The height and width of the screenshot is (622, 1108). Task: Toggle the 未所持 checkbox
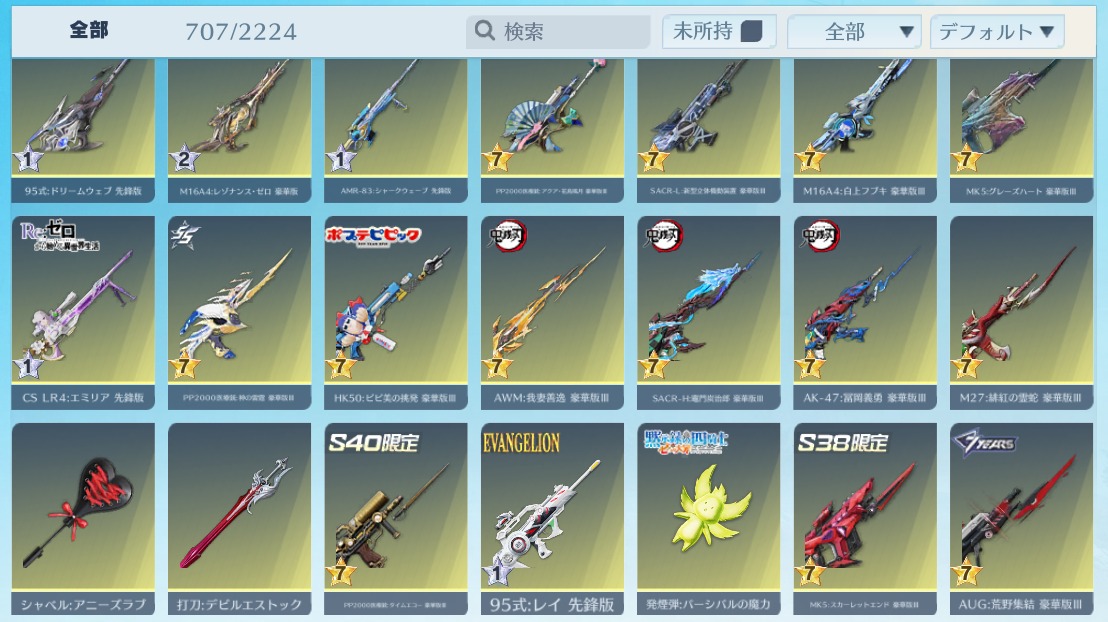point(751,32)
